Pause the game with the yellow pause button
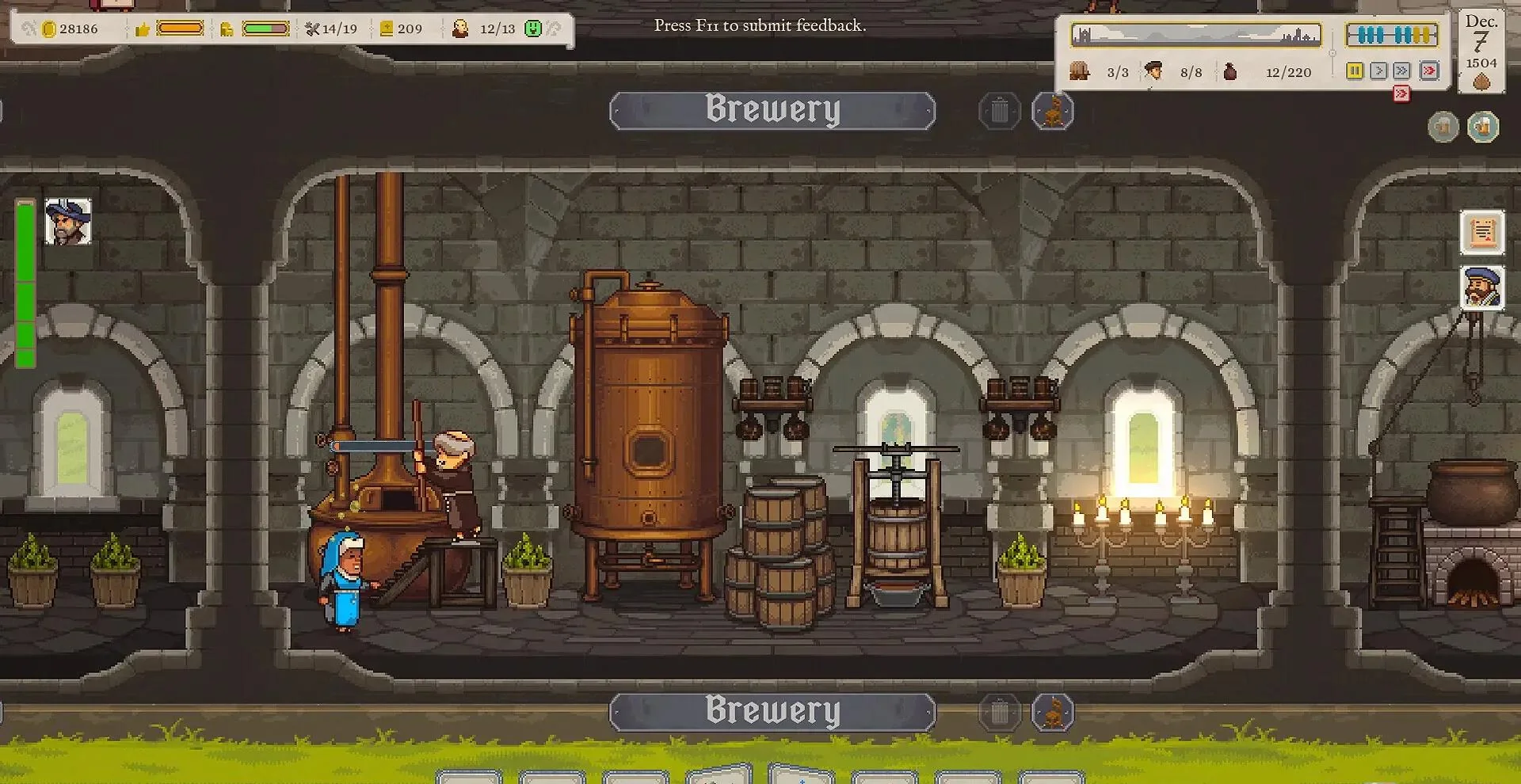This screenshot has height=784, width=1521. coord(1355,71)
